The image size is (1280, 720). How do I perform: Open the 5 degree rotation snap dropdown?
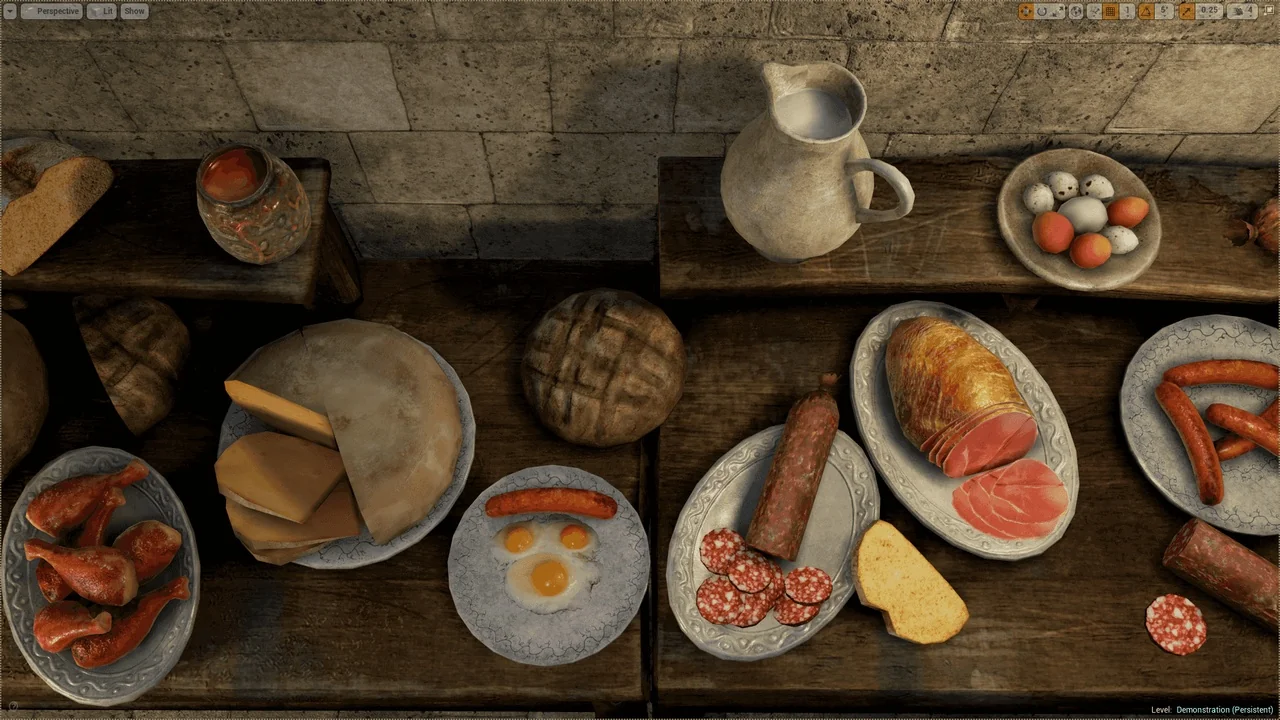(x=1163, y=11)
